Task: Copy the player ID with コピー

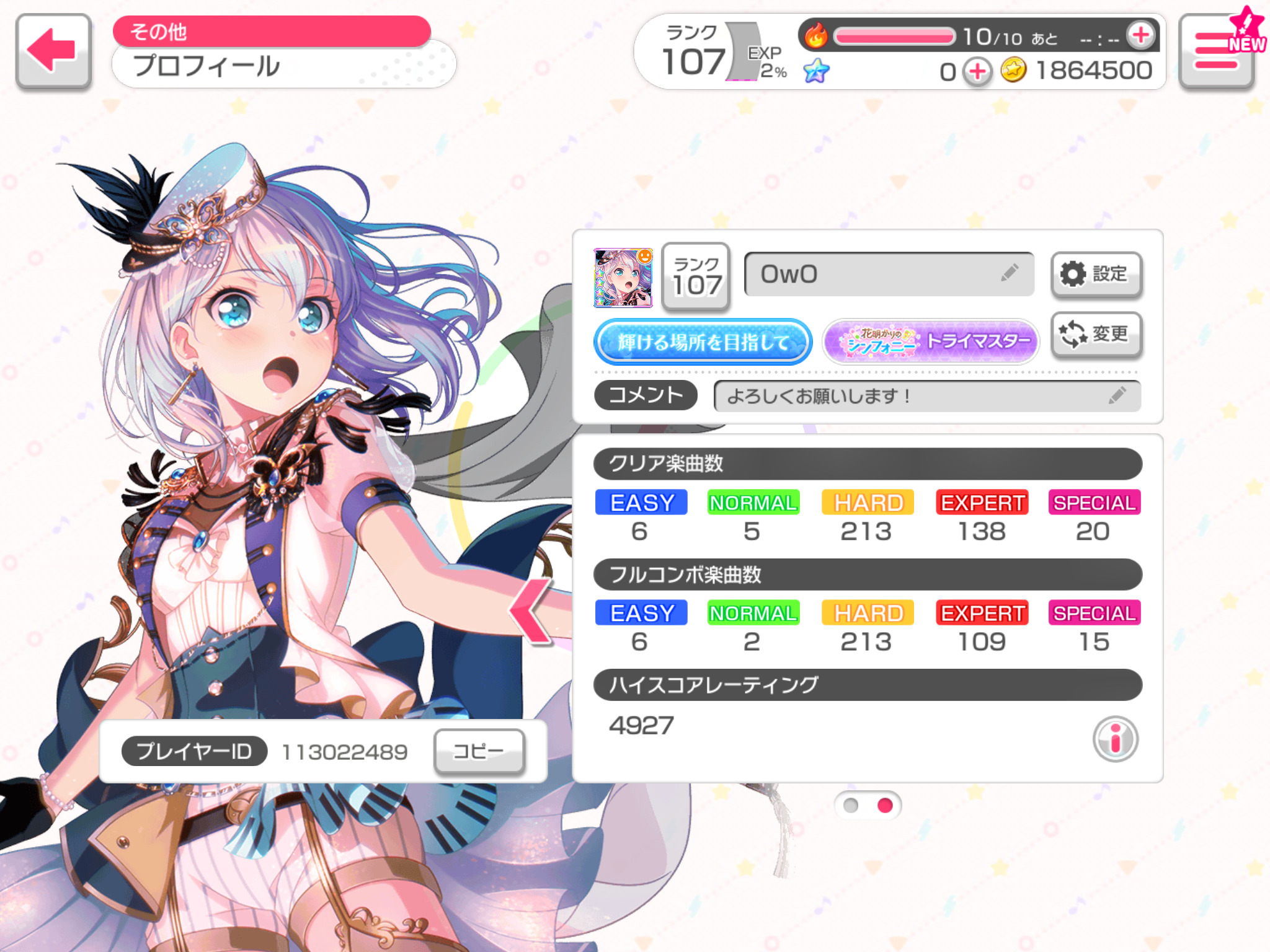Action: point(479,752)
